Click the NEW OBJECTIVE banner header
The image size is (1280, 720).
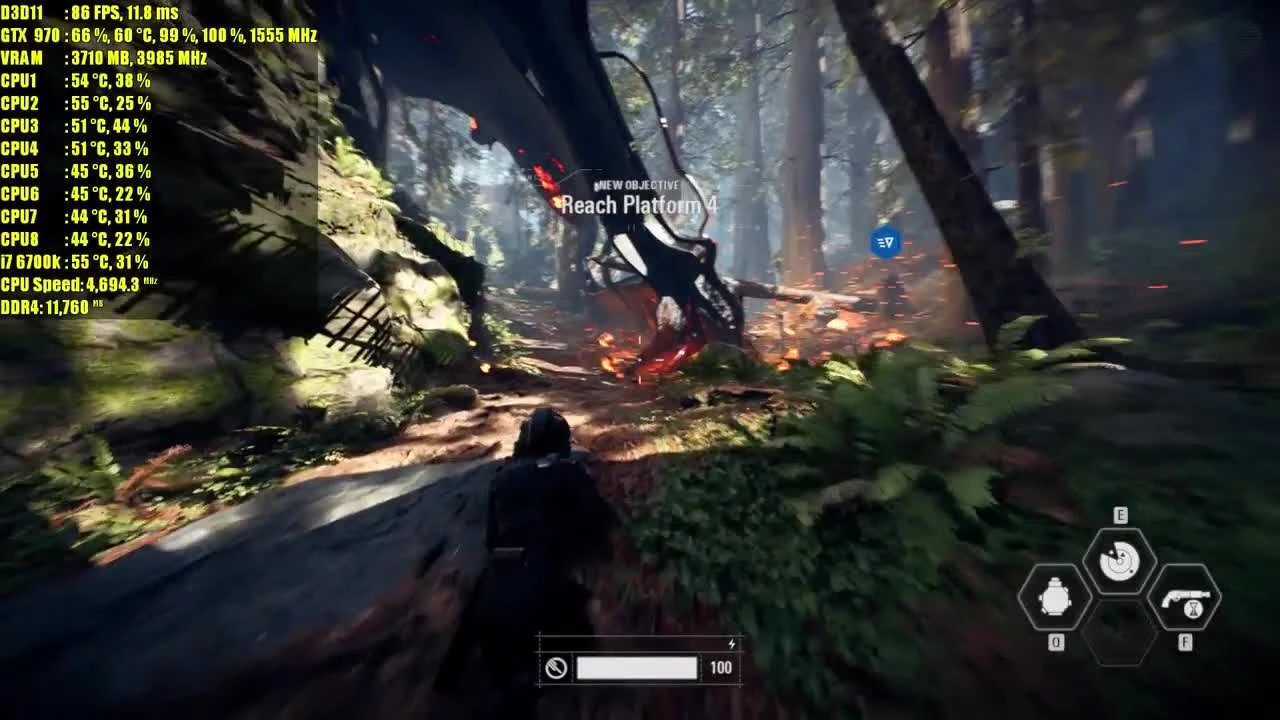[637, 184]
